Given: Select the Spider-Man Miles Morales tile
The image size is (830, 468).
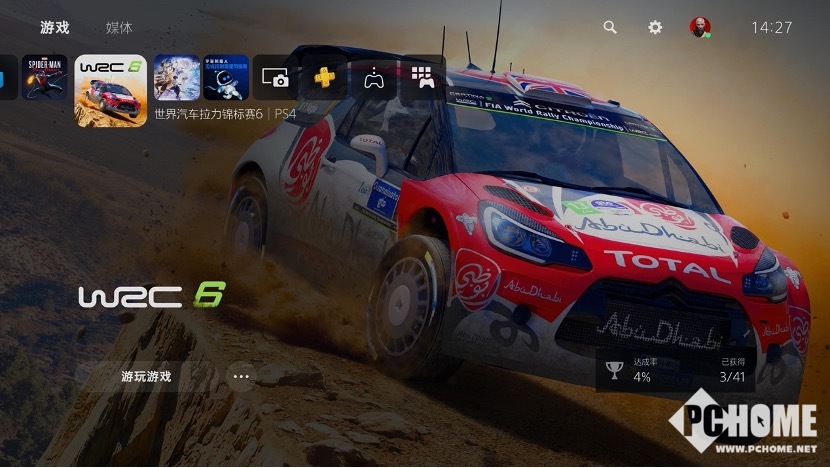Looking at the screenshot, I should coord(45,77).
